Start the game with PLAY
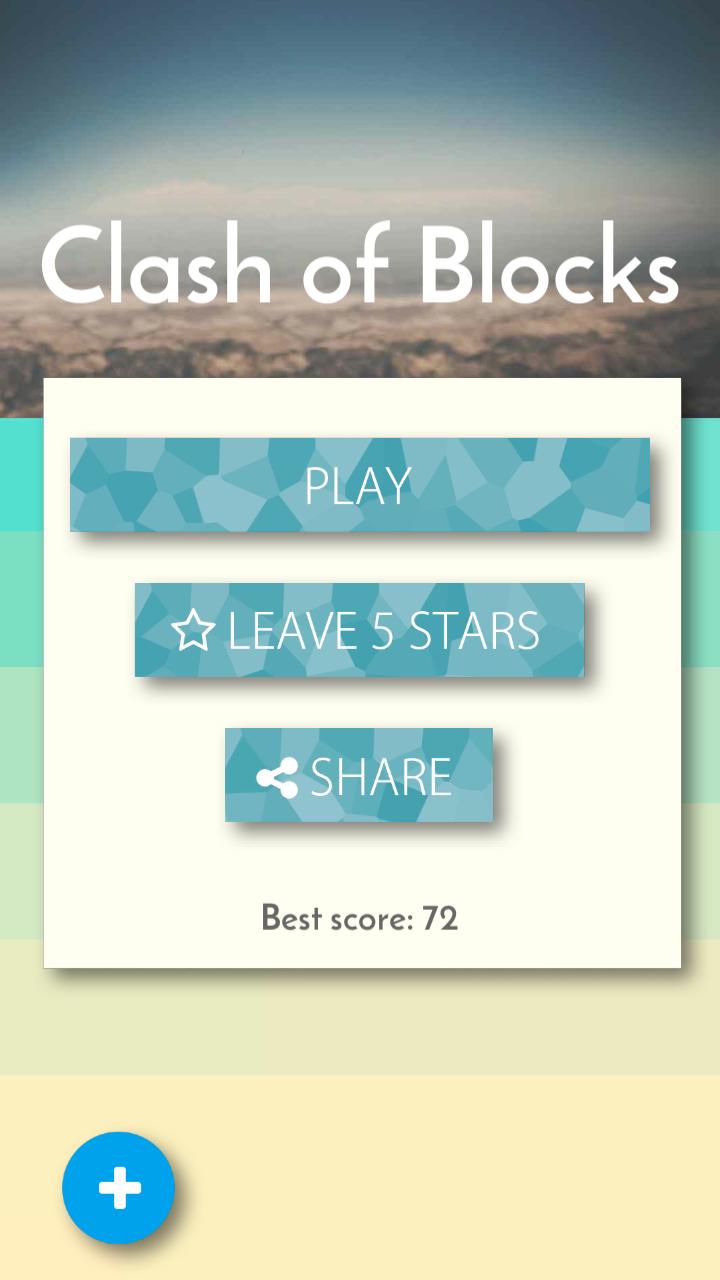This screenshot has width=720, height=1280. (x=359, y=485)
